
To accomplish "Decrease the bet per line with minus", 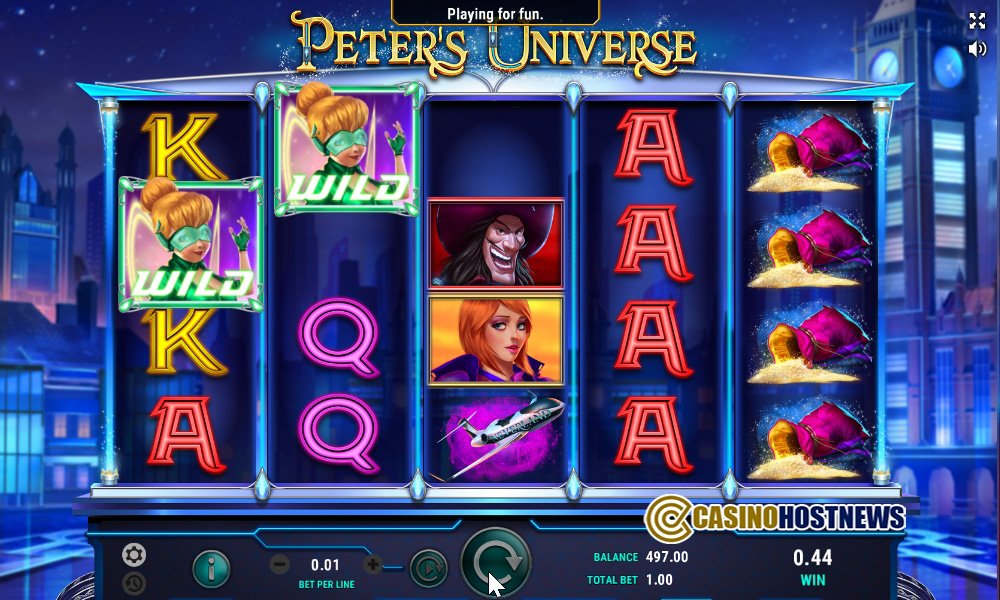I will pos(281,564).
